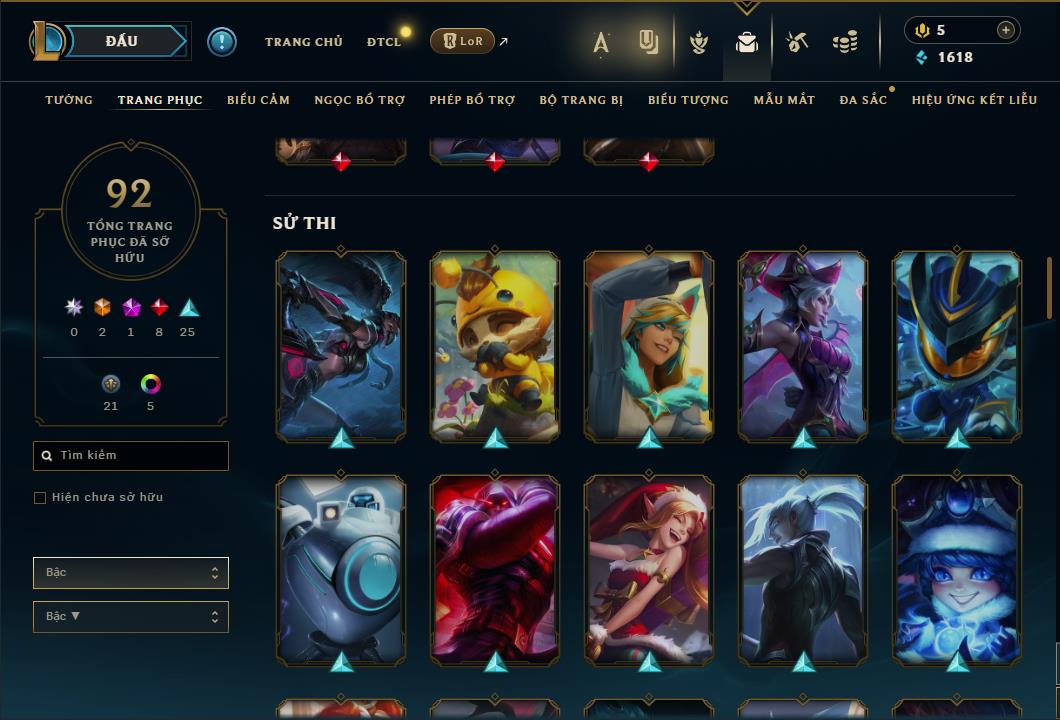
Task: Open the MẪU MẮT tab
Action: point(784,100)
